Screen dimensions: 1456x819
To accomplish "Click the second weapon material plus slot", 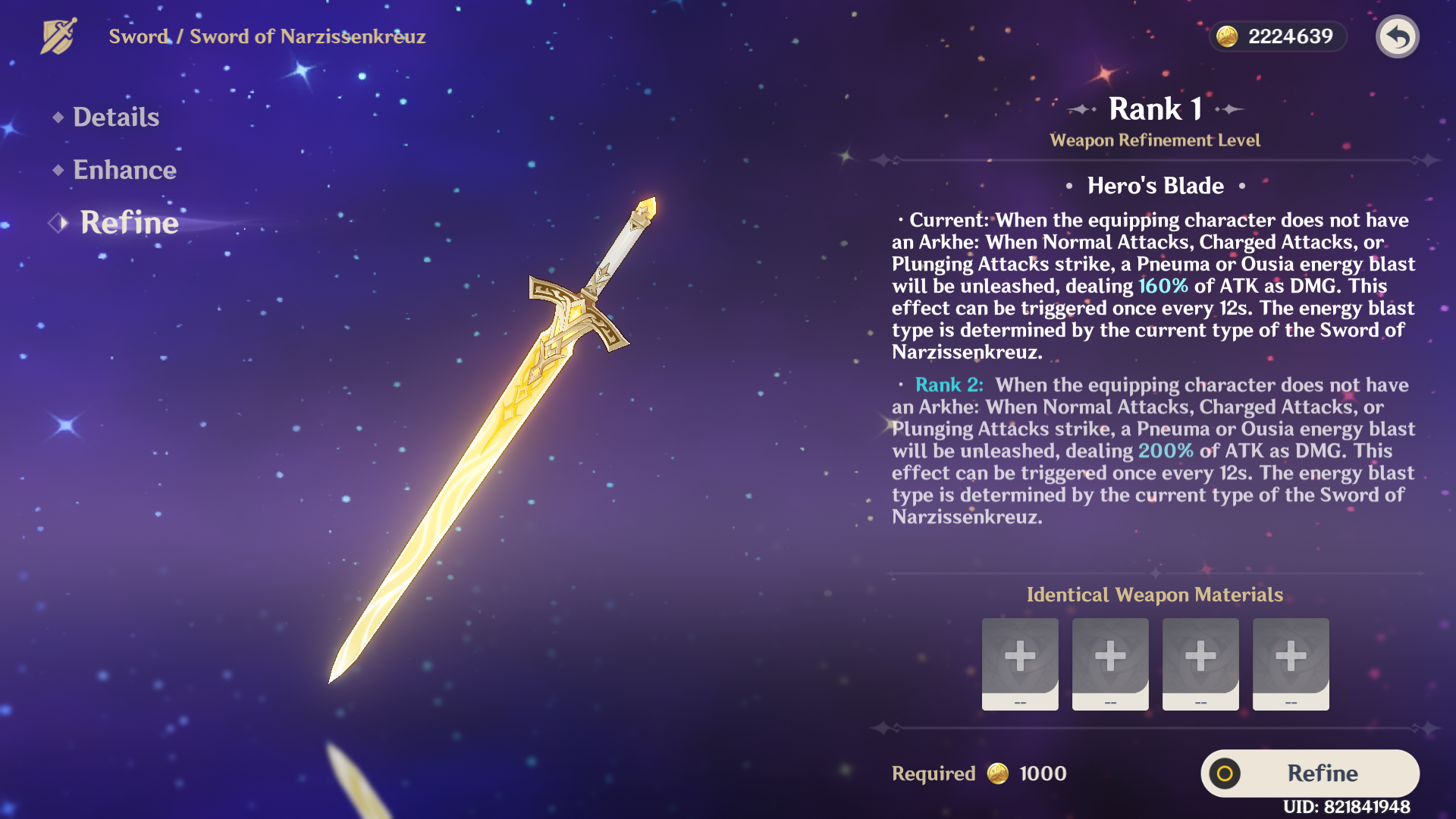I will [x=1110, y=664].
